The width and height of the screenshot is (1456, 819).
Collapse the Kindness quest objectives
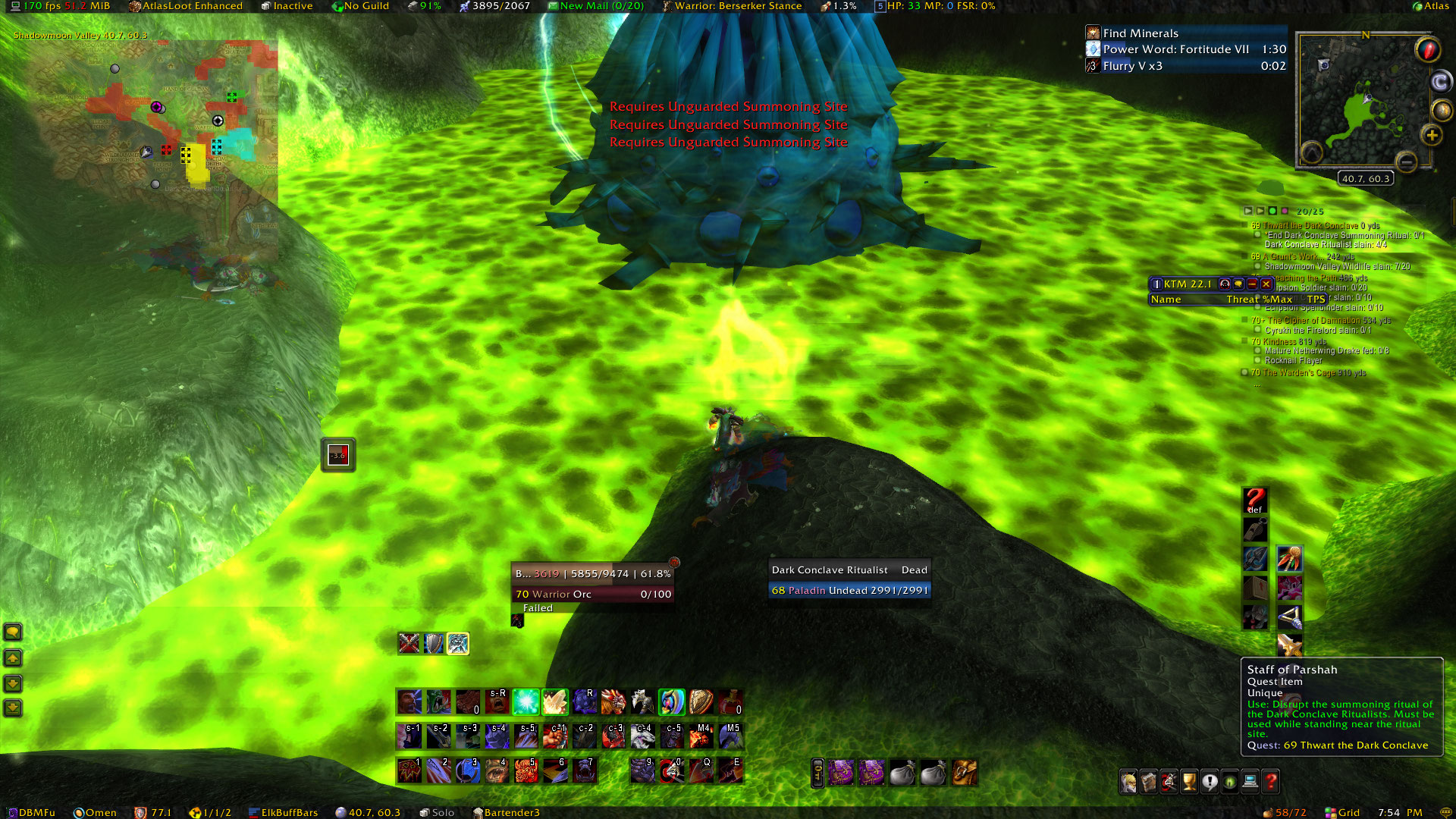[x=1246, y=341]
